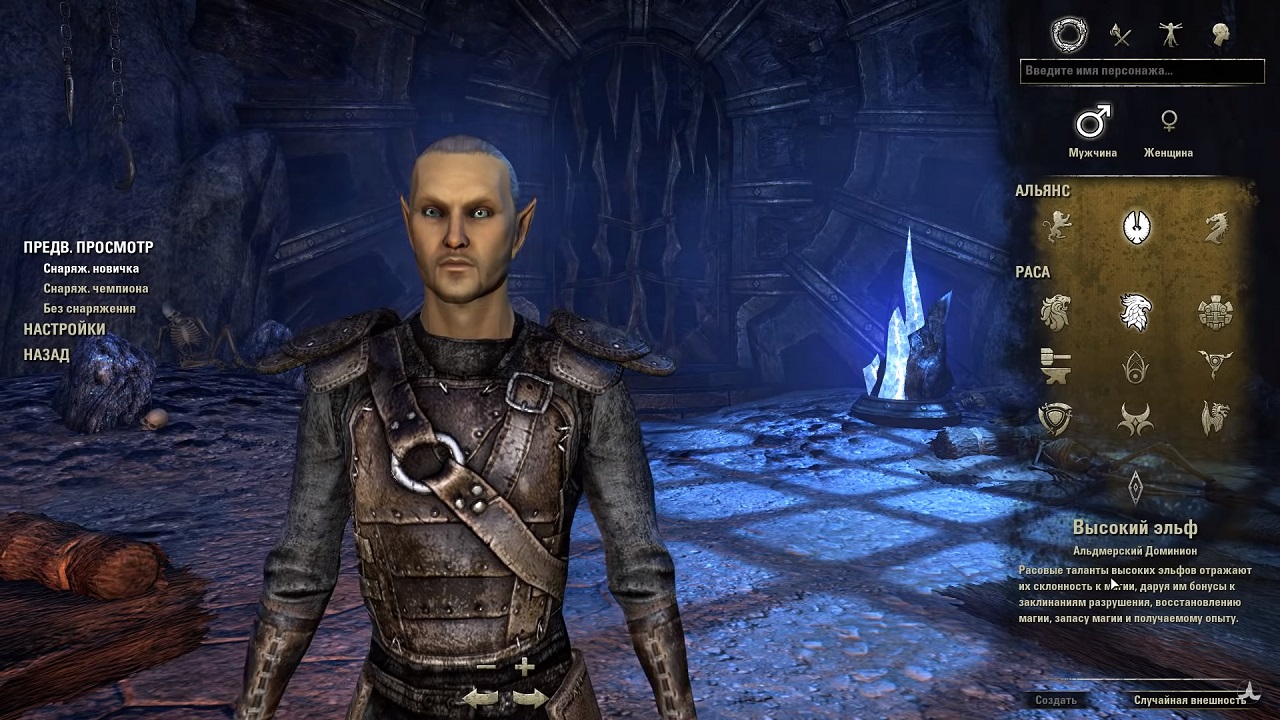The width and height of the screenshot is (1280, 720).
Task: Pick the lion head race icon
Action: pos(1056,313)
